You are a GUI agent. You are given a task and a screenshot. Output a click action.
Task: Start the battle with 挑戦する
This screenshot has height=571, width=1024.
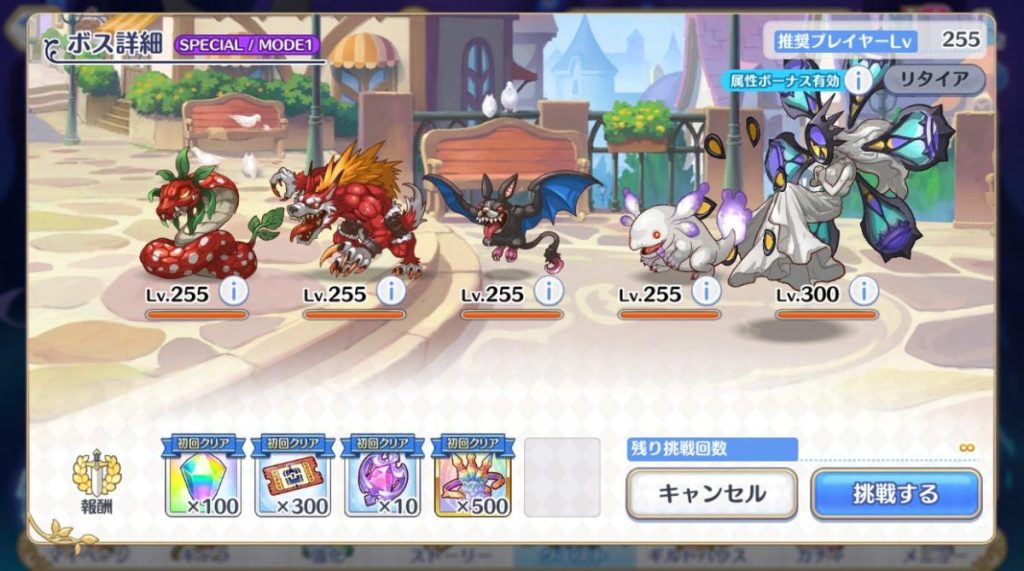pyautogui.click(x=895, y=493)
